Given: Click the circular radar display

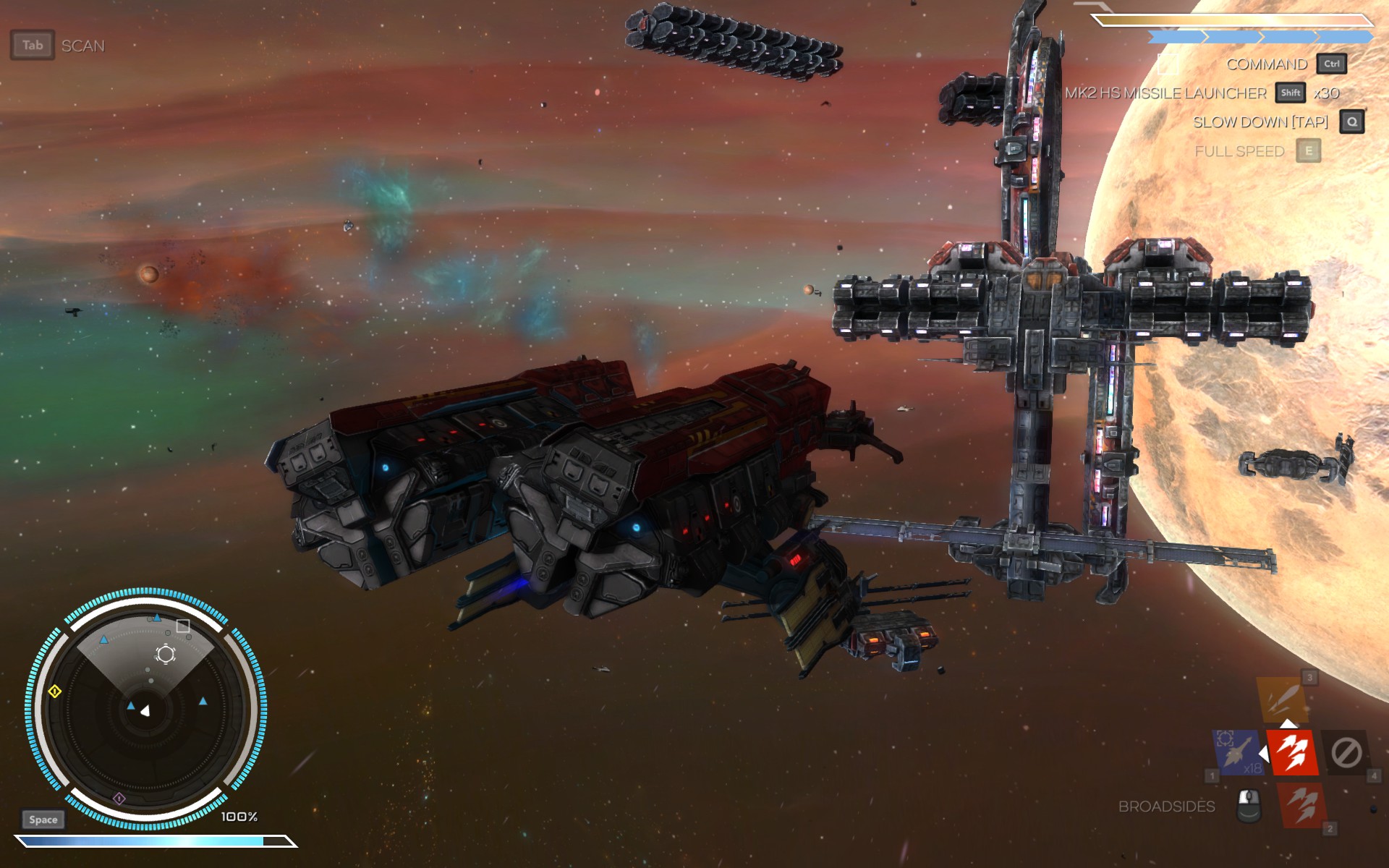Looking at the screenshot, I should (x=146, y=709).
